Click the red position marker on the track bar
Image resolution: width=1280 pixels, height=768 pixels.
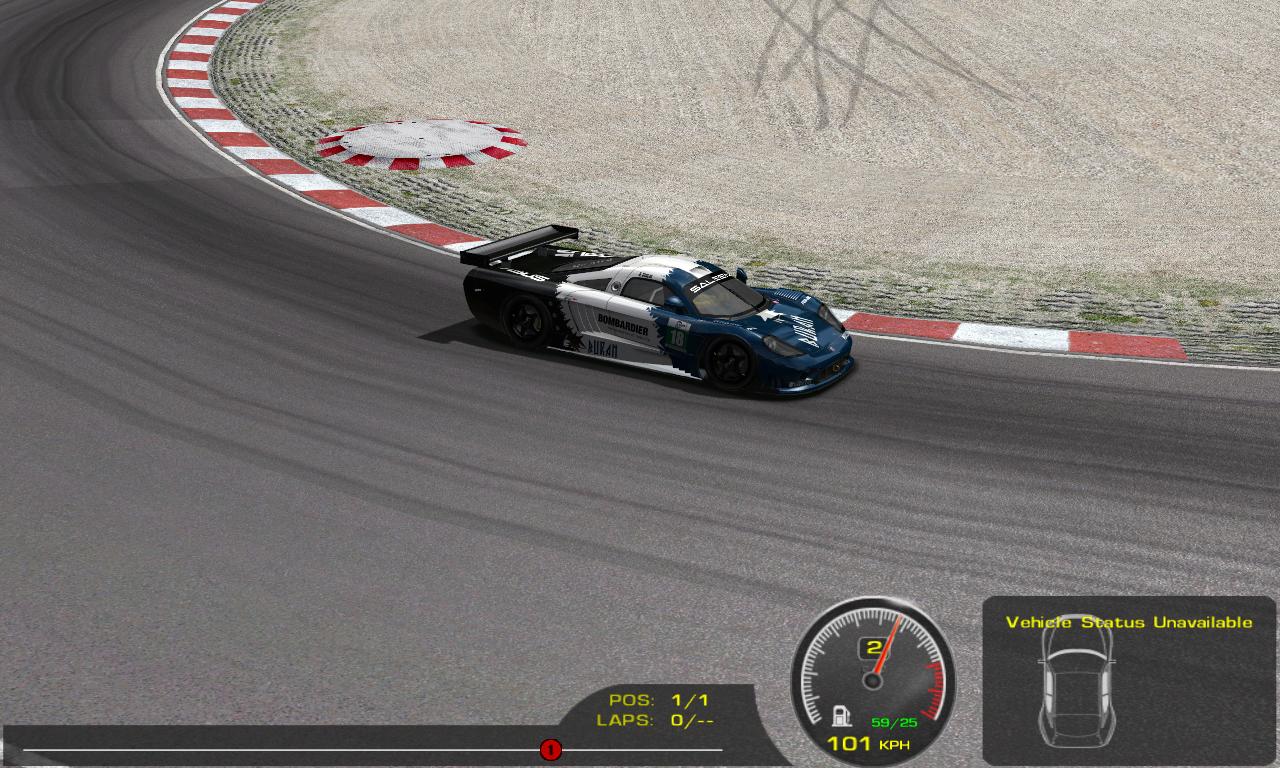click(x=550, y=749)
